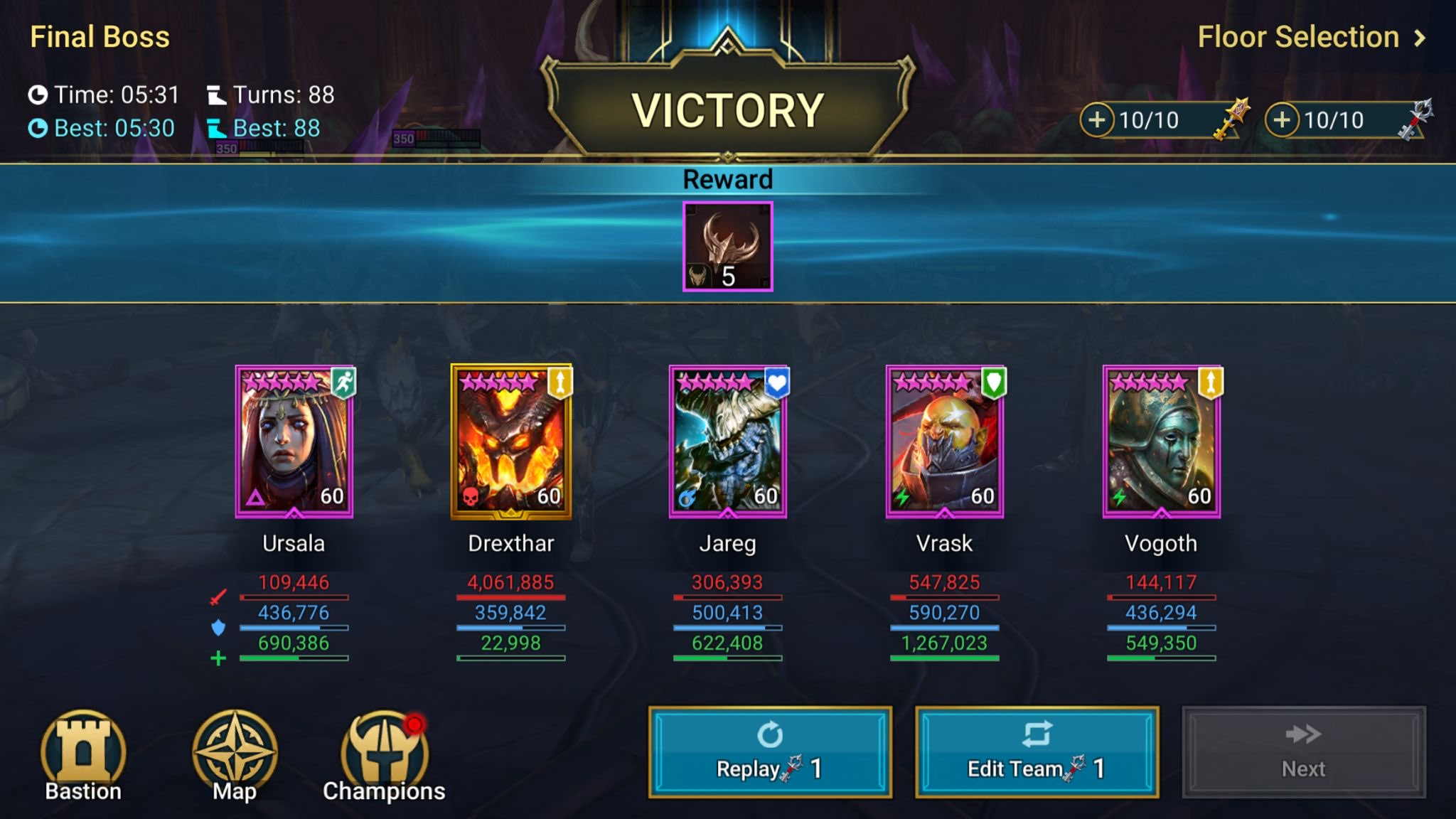
Task: Select Drexthar's champion portrait
Action: coord(510,441)
